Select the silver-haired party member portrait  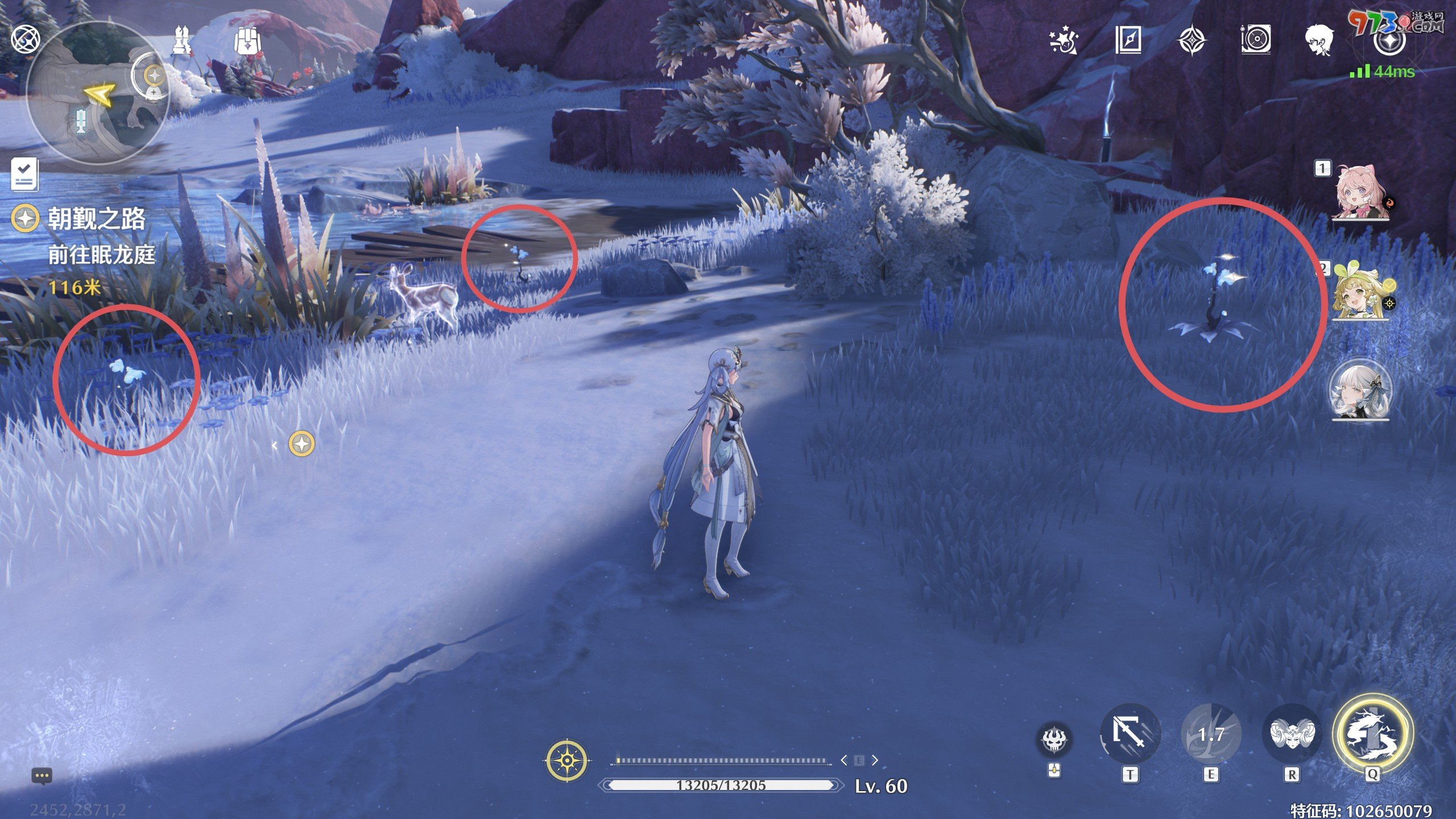(x=1360, y=391)
